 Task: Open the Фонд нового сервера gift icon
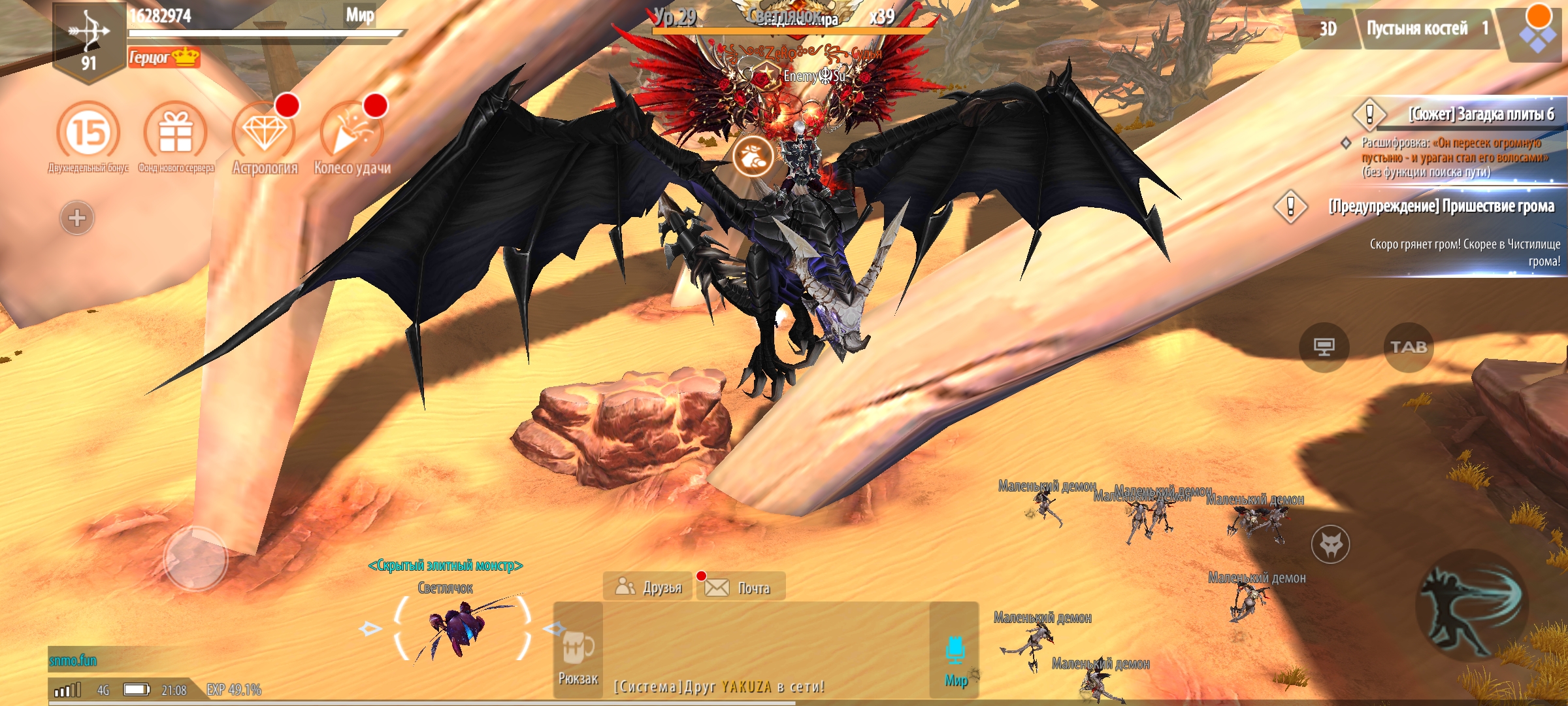tap(175, 133)
